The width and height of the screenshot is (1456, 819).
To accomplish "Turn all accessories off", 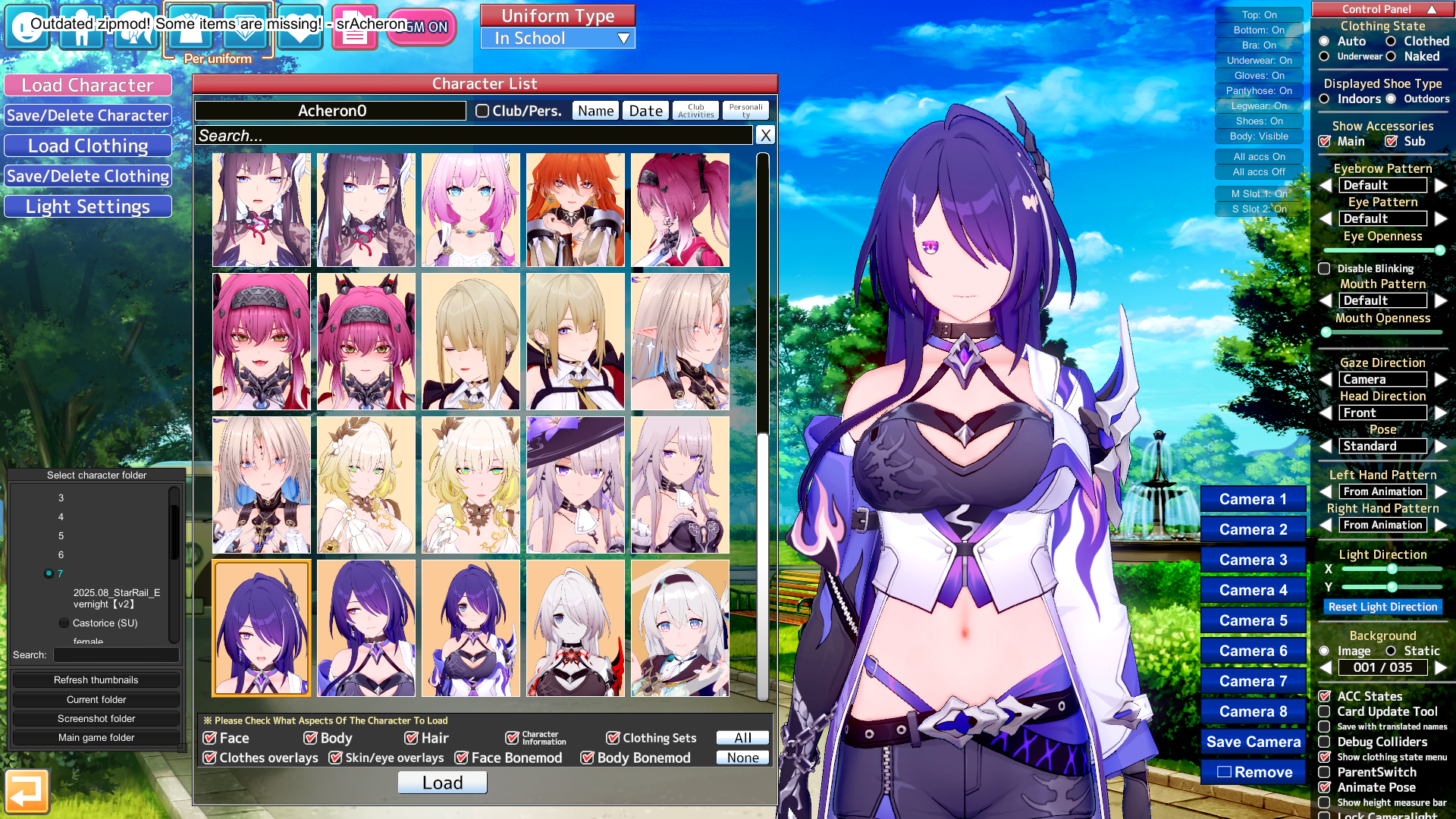I will pyautogui.click(x=1259, y=172).
